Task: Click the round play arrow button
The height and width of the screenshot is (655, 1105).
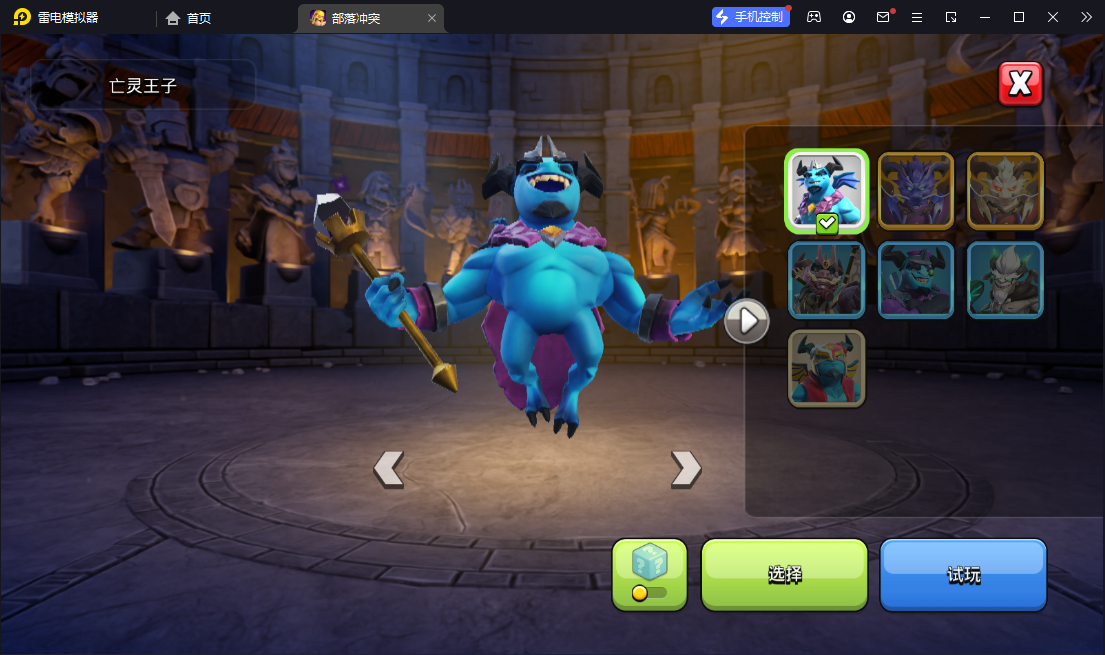Action: pyautogui.click(x=747, y=321)
